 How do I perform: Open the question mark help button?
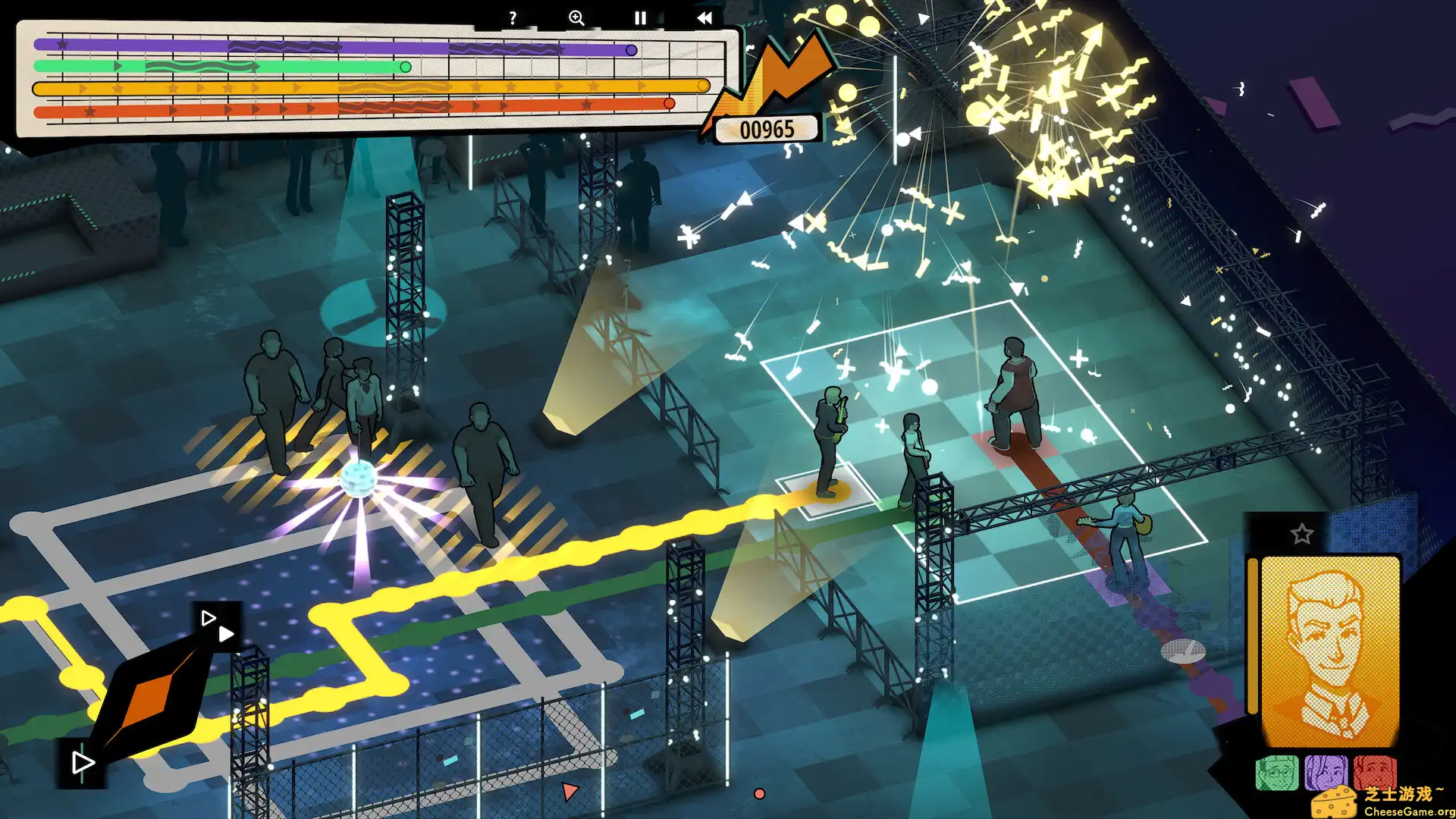click(513, 18)
